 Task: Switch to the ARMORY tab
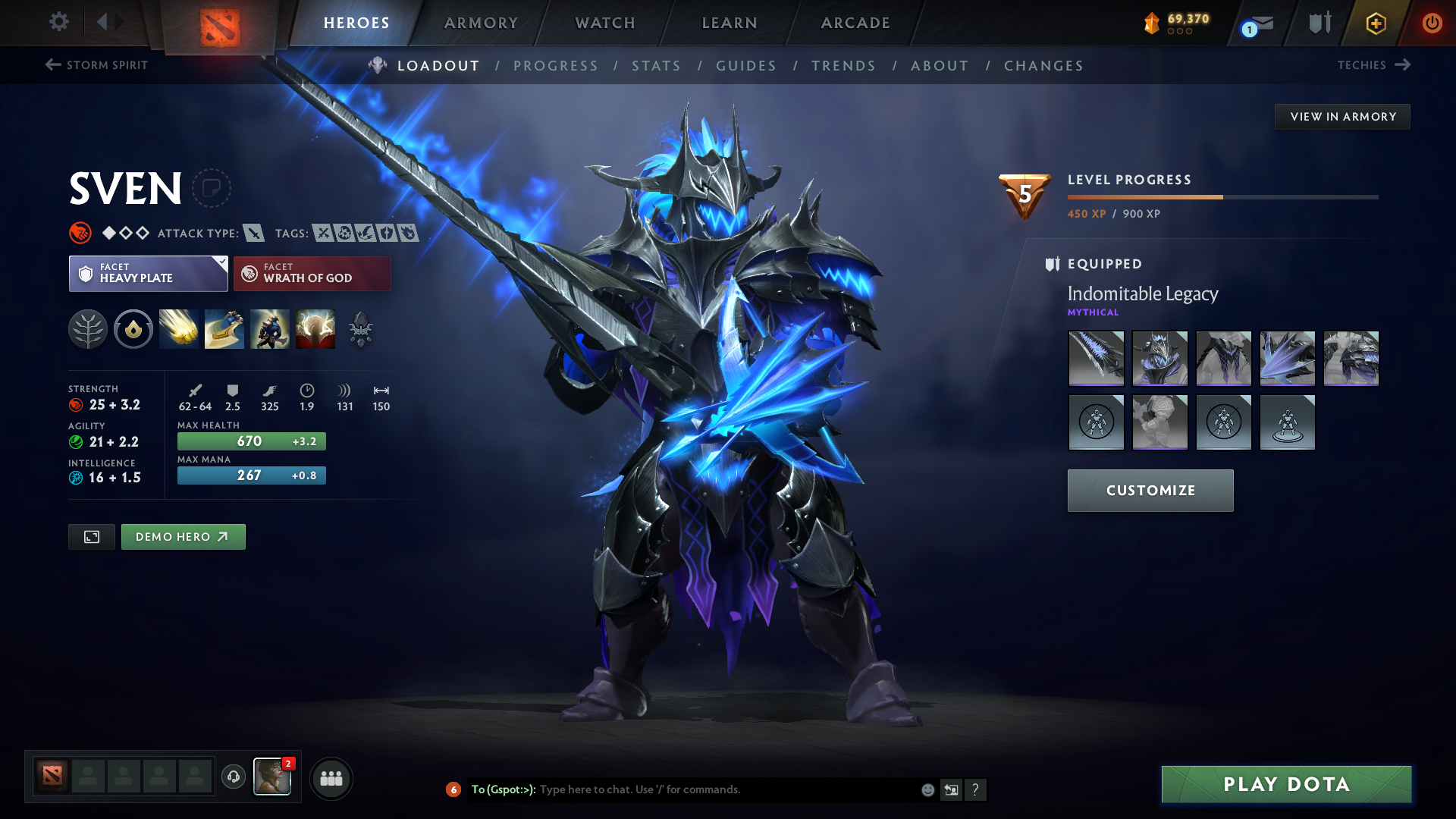pos(481,23)
